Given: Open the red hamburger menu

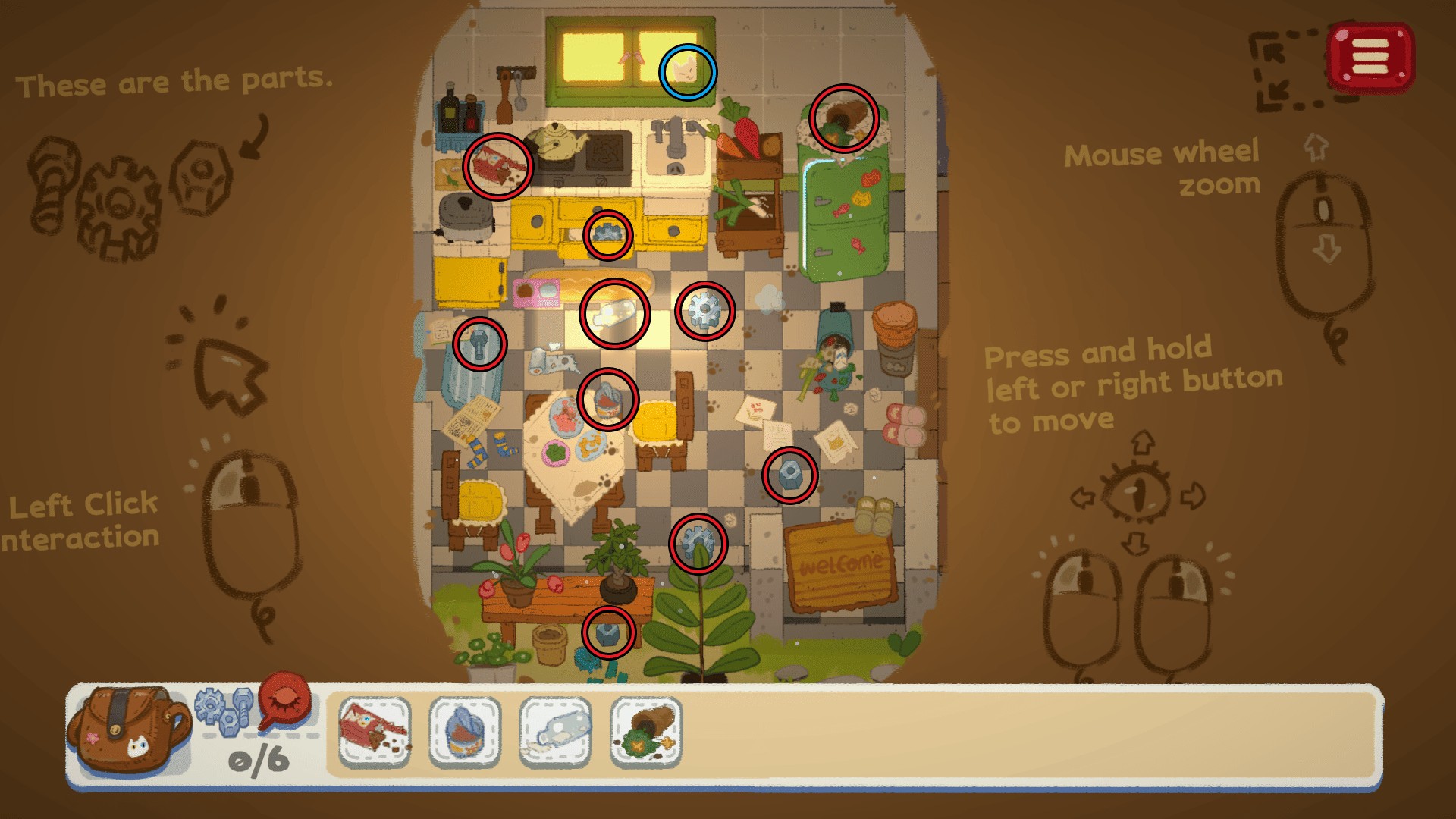Looking at the screenshot, I should tap(1370, 57).
